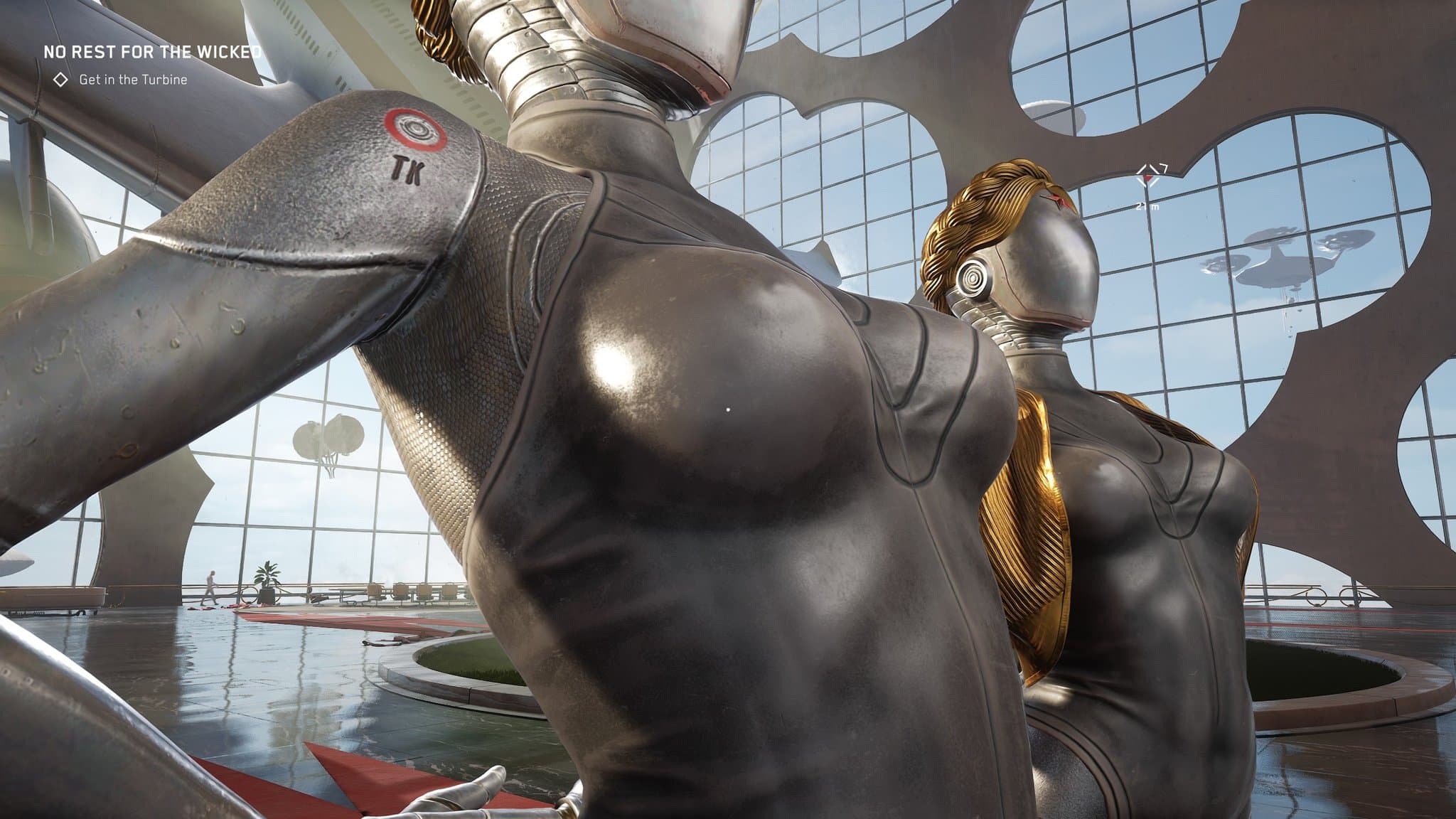
Task: Expand the objective list under the quest title
Action: click(133, 81)
